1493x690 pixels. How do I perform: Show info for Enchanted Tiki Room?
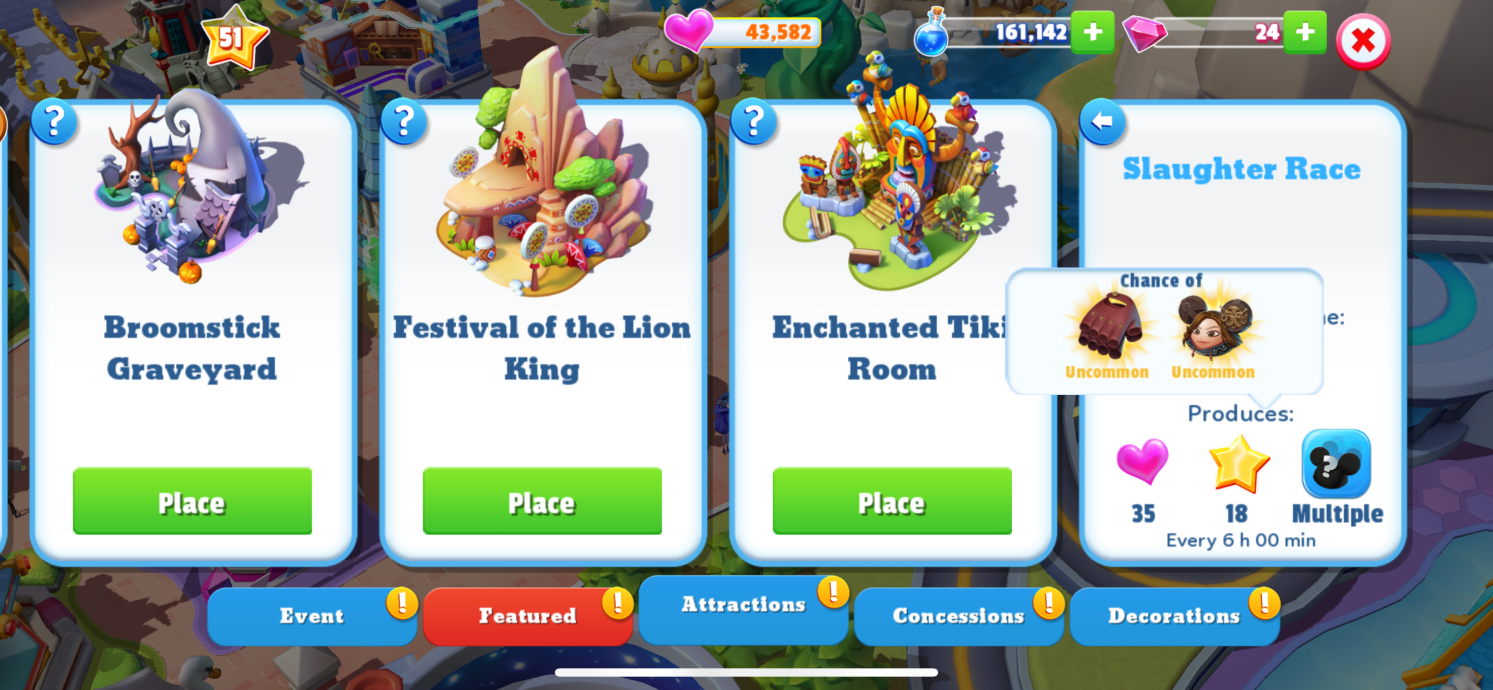coord(754,122)
